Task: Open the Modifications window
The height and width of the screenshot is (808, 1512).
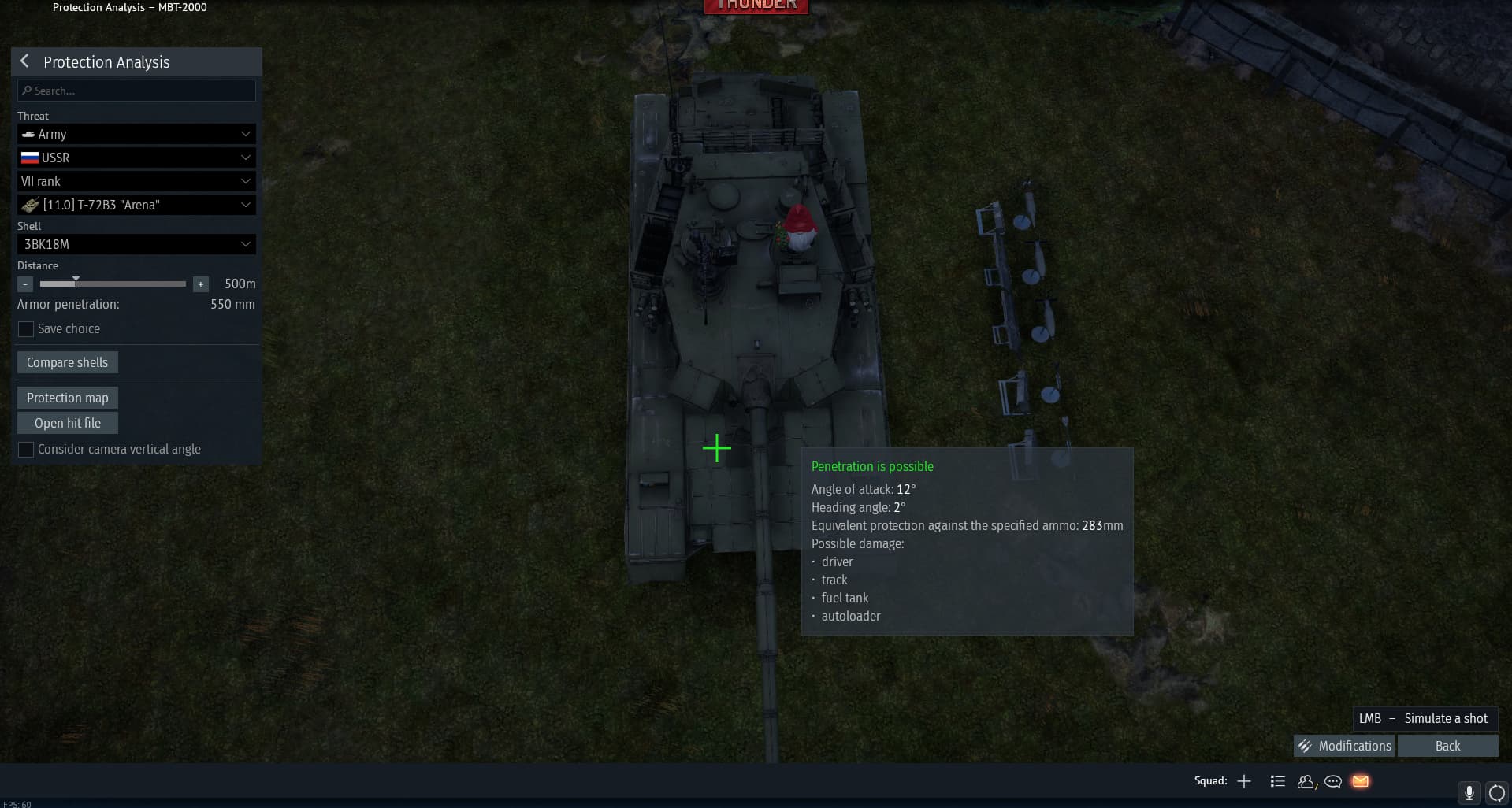Action: pos(1344,746)
